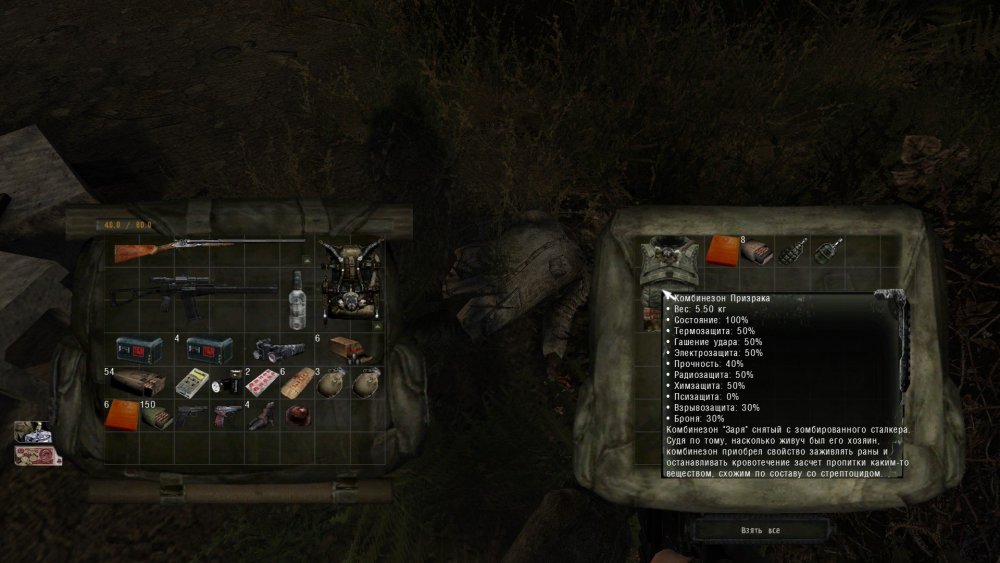The width and height of the screenshot is (1000, 563).
Task: Take the wrapped food item from the loot
Action: (x=759, y=250)
